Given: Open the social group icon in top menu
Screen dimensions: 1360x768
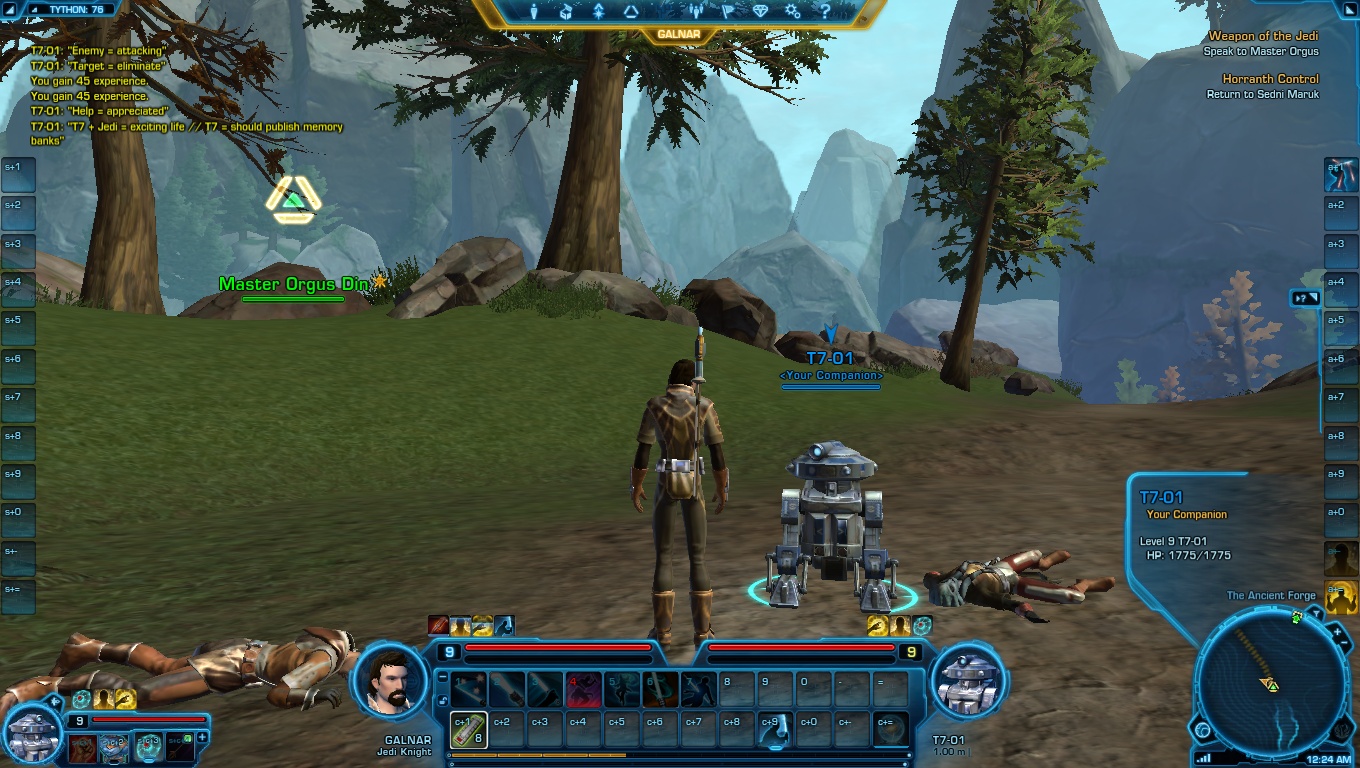Looking at the screenshot, I should coord(696,12).
